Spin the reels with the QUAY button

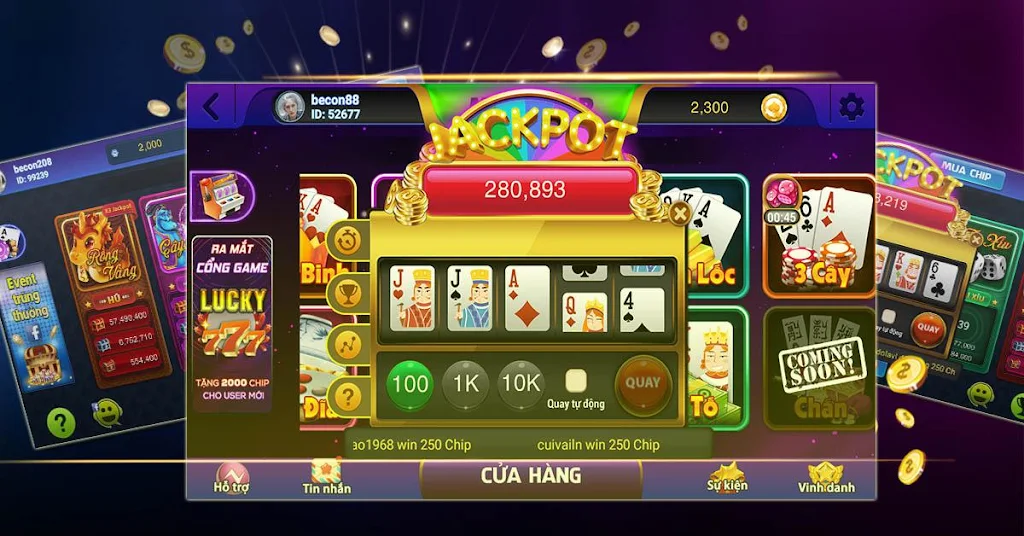(x=643, y=383)
